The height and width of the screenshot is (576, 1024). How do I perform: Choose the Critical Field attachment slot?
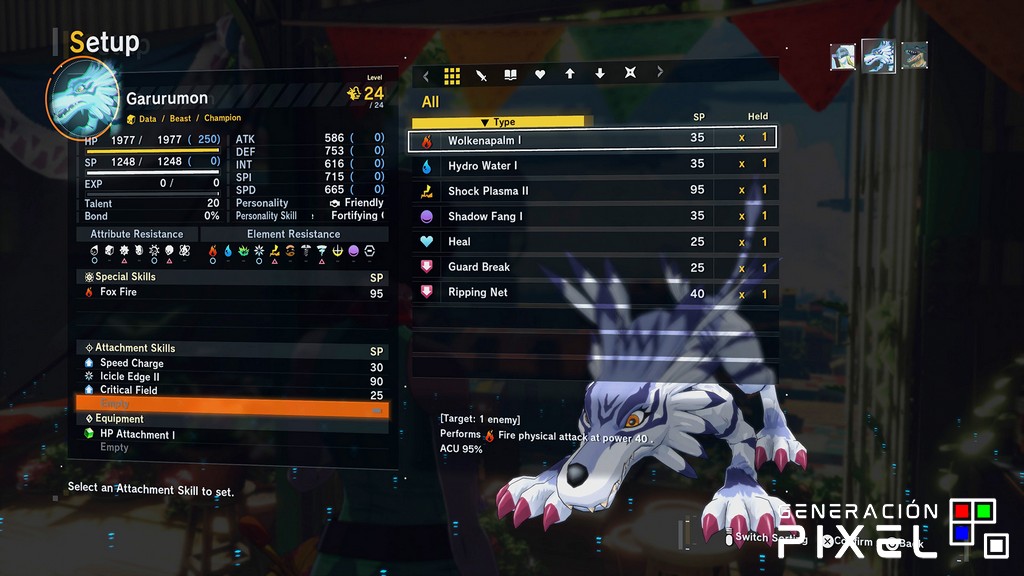click(230, 390)
